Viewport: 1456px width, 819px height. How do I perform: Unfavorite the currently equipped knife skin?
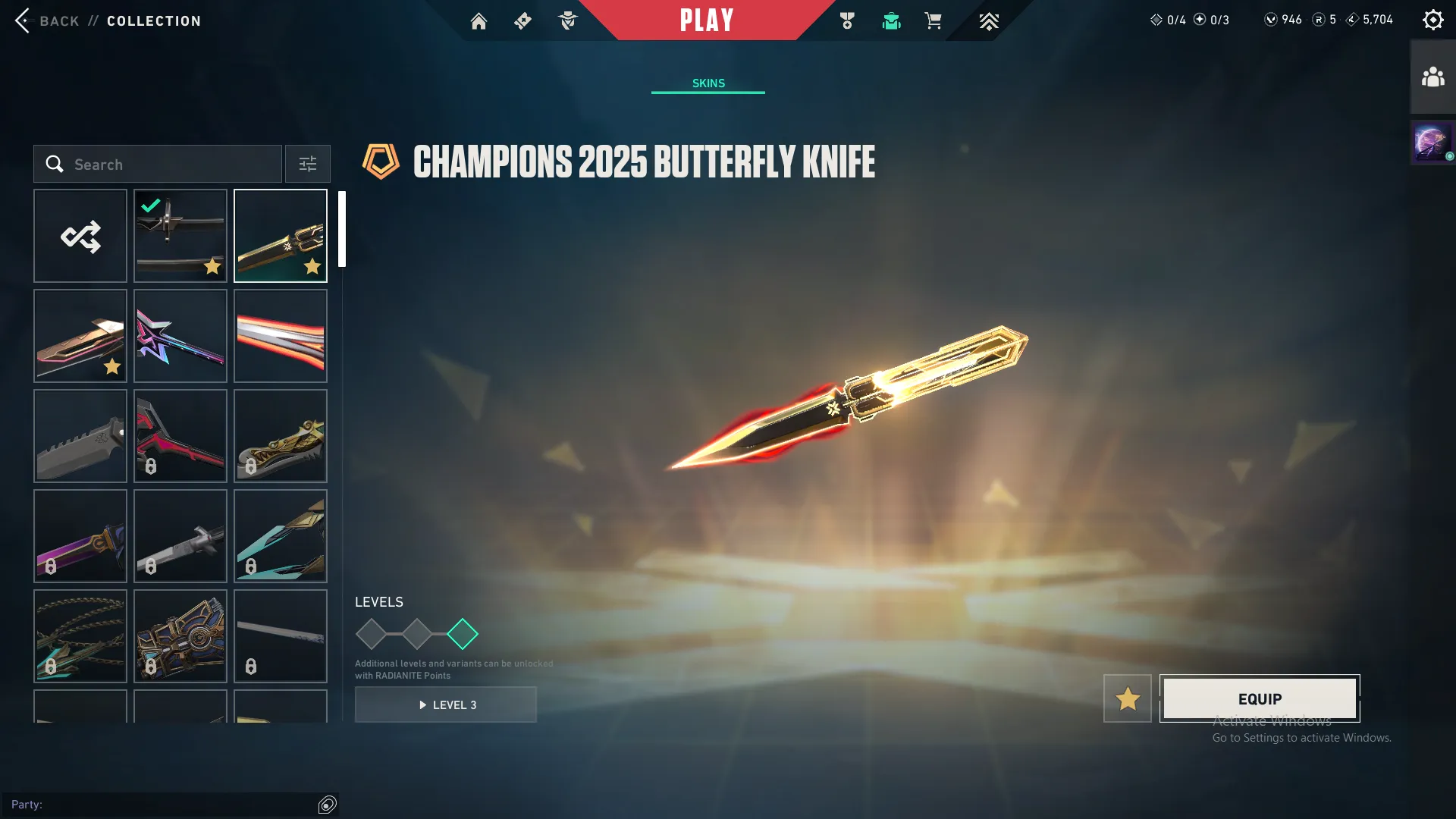212,267
